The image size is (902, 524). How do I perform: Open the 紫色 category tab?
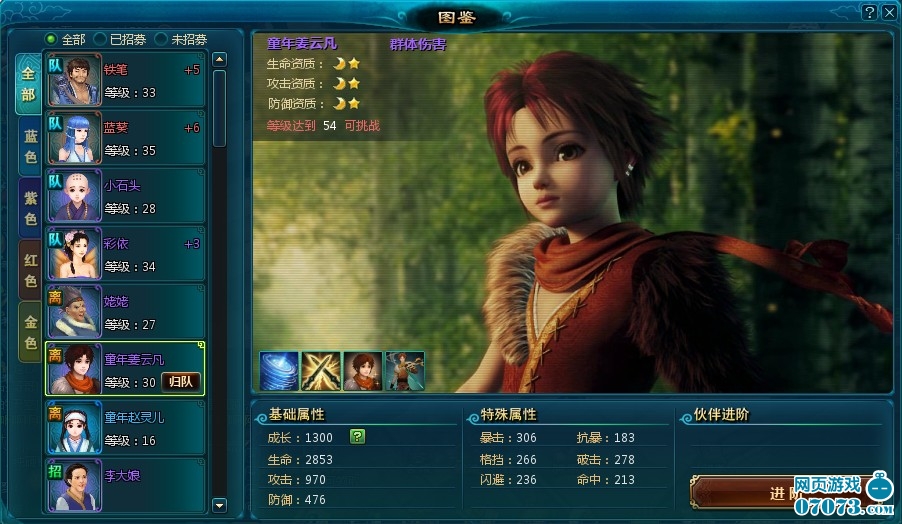click(x=30, y=207)
